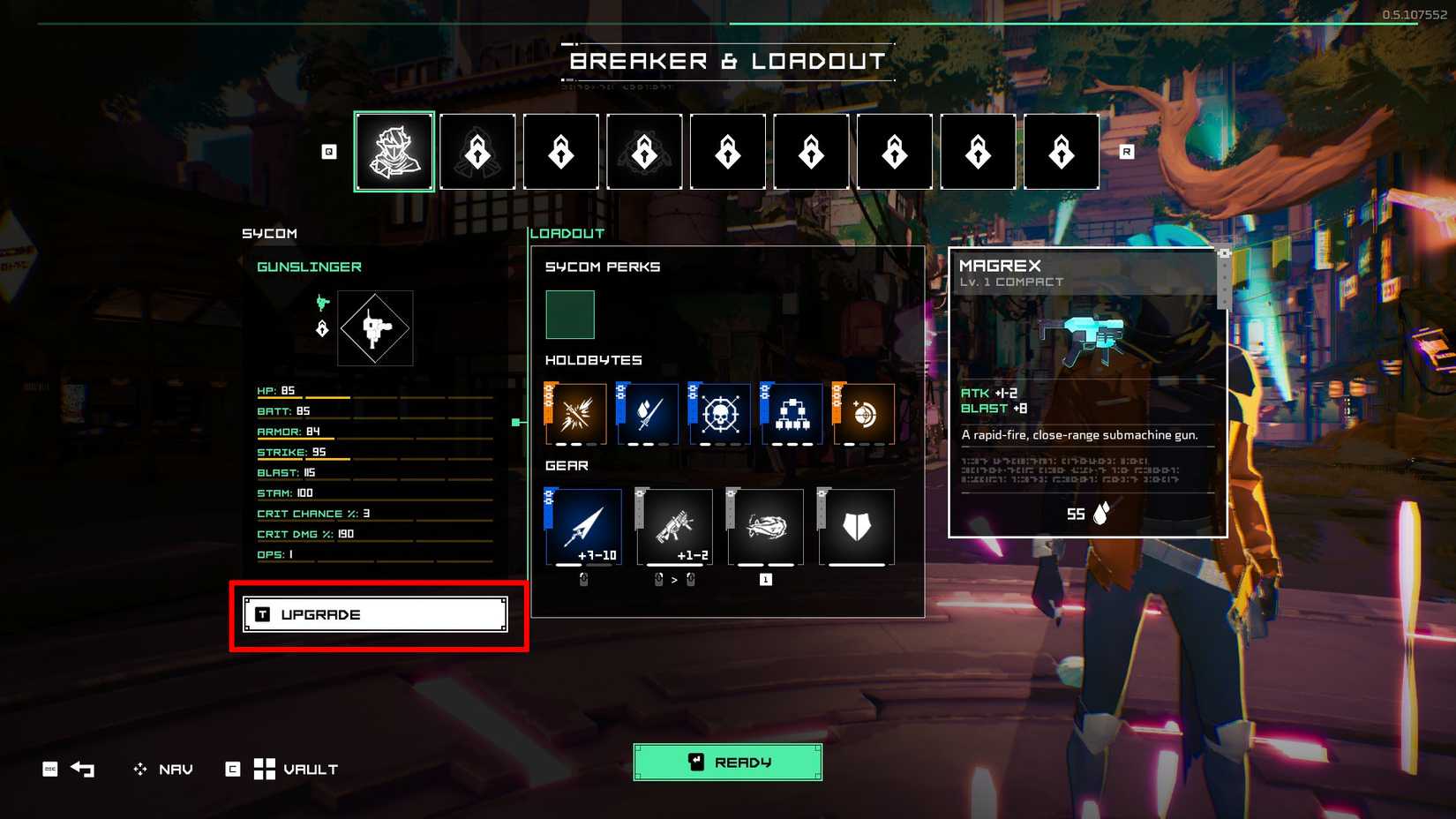Open the tree-diagram Holobyte
This screenshot has width=1456, height=819.
(x=792, y=412)
